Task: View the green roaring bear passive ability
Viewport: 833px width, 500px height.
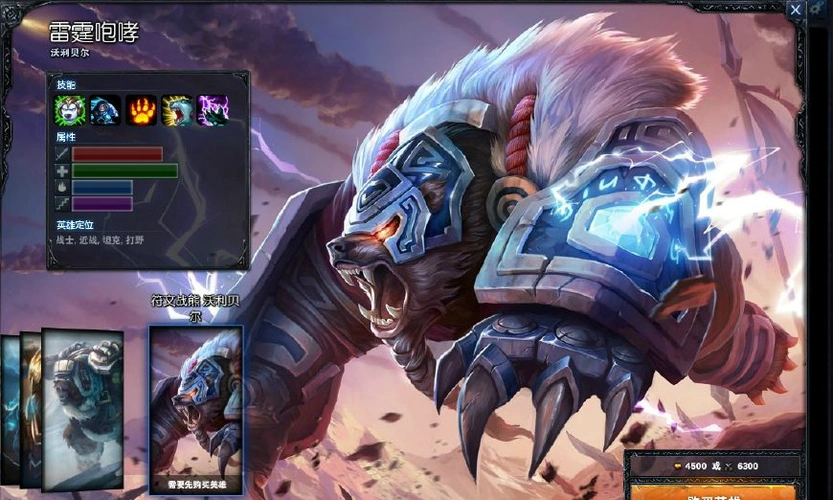Action: [70, 110]
